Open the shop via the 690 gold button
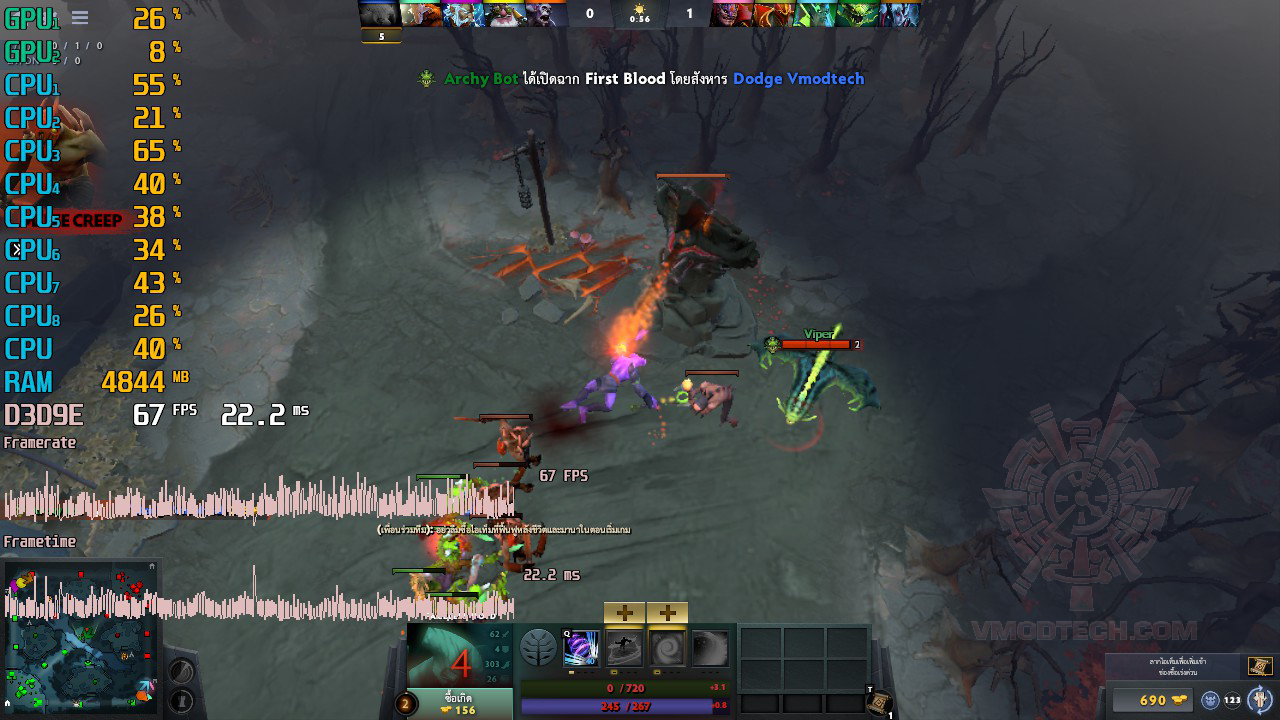The image size is (1280, 720). 1153,700
